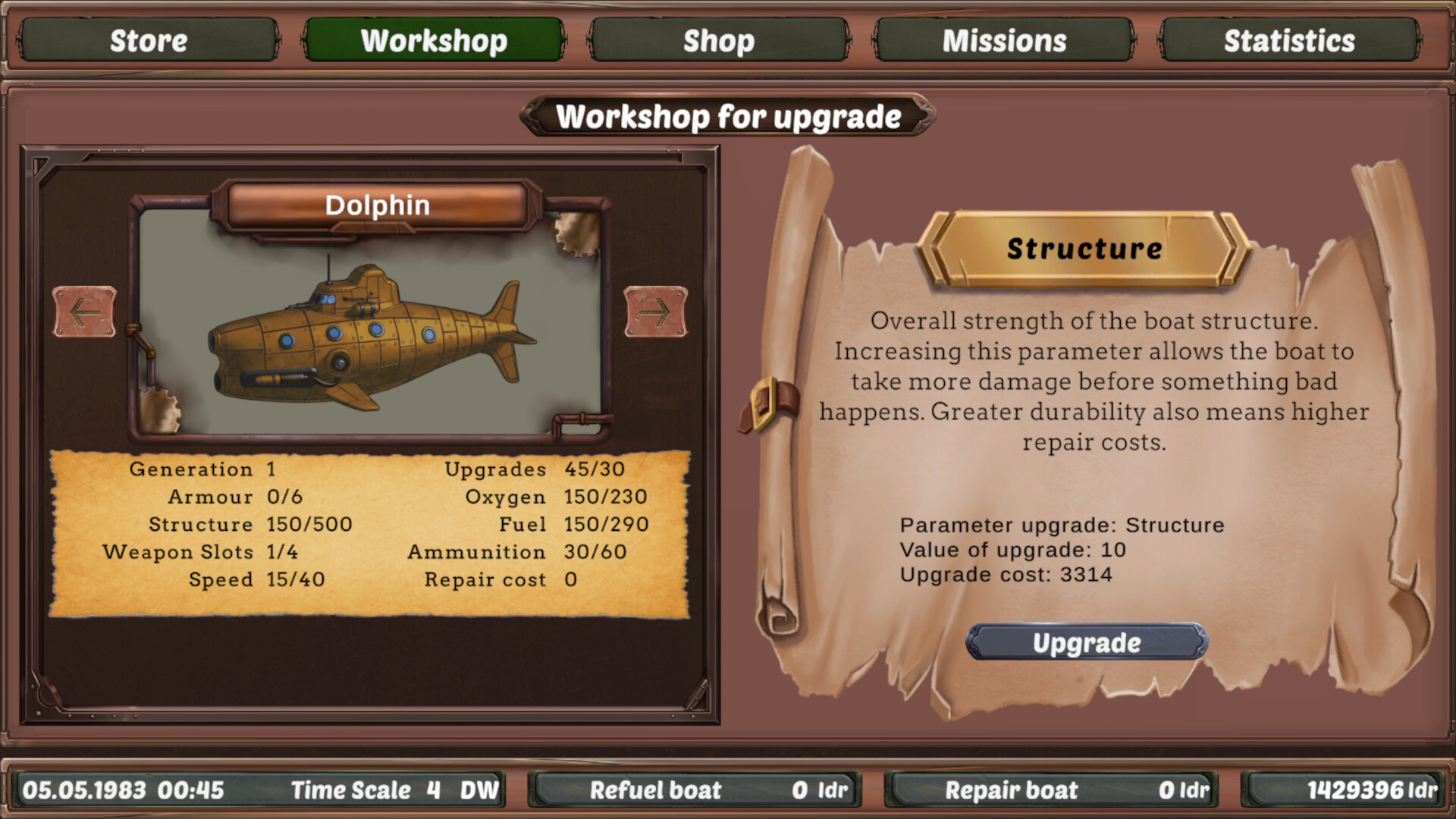Select the Structure stat line
Screen dimensions: 1456x819
click(x=239, y=524)
